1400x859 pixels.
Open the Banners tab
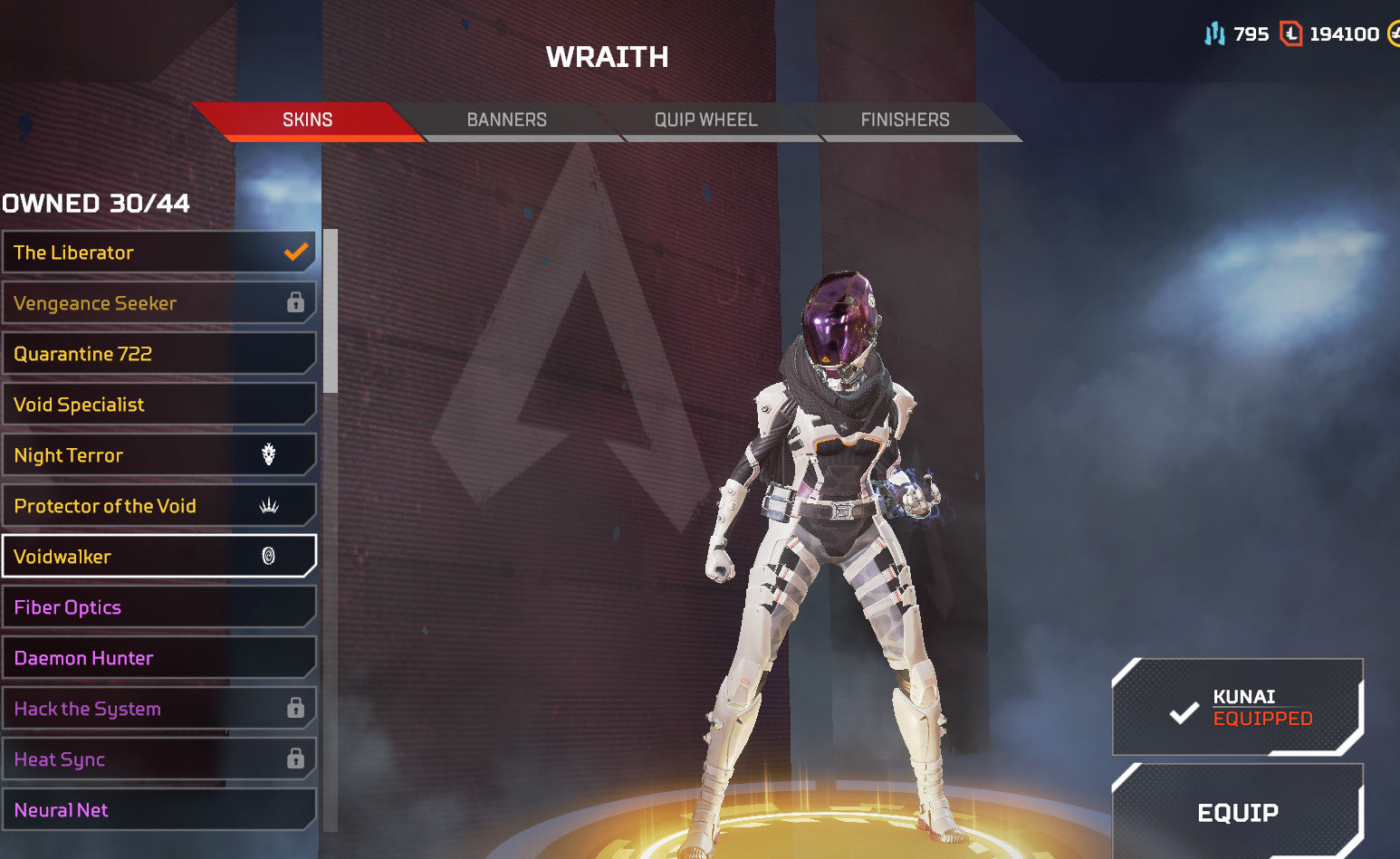click(x=506, y=120)
